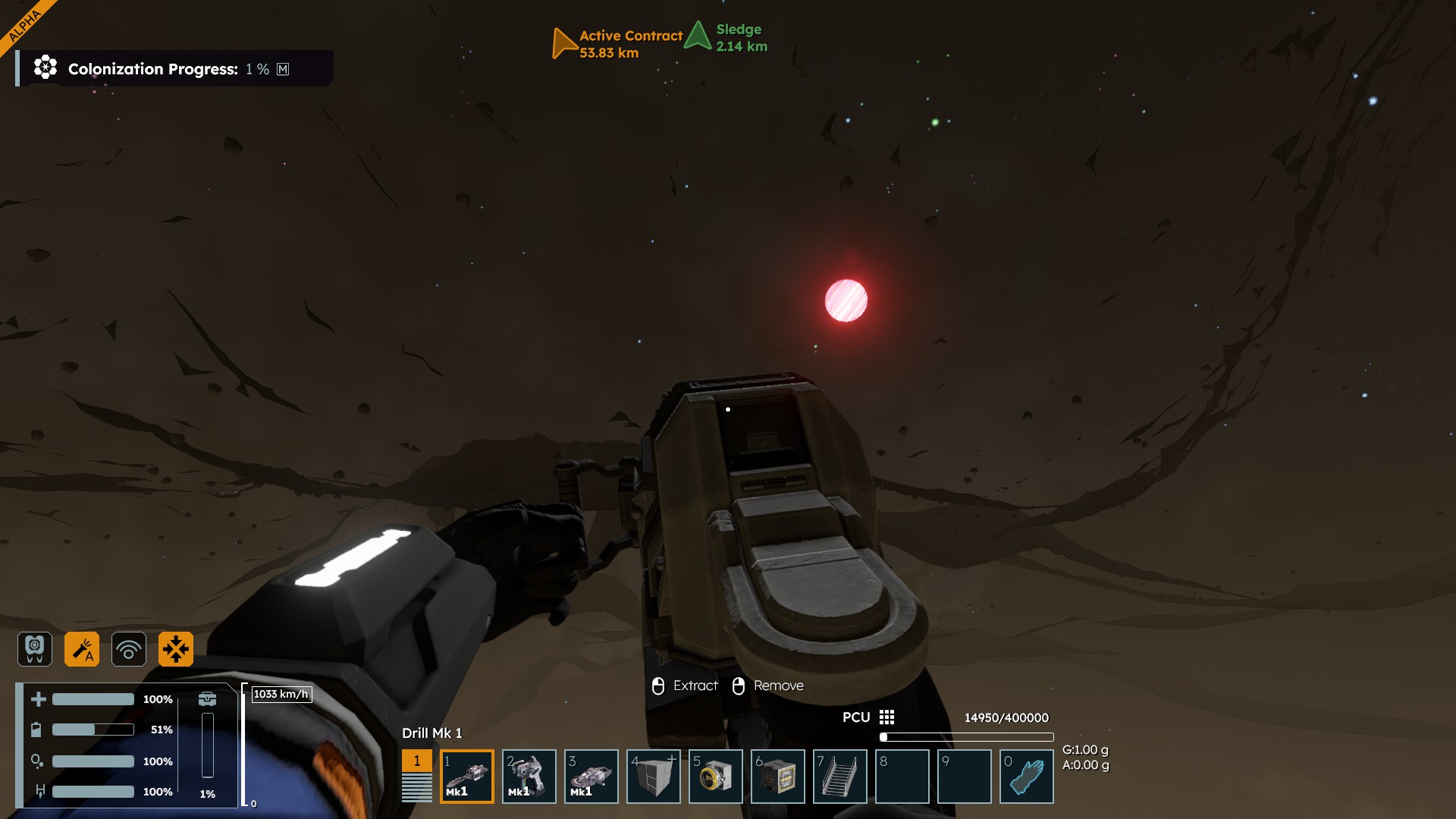Toggle the inertia dampeners arrows icon
The height and width of the screenshot is (819, 1456).
coord(176,649)
